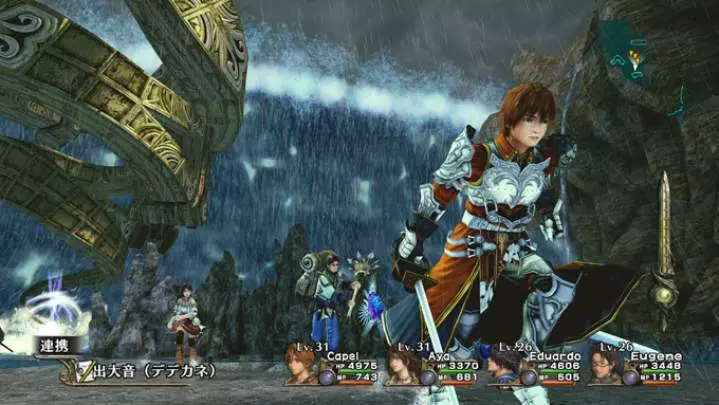
Task: Choose Aya's character portrait
Action: (x=403, y=367)
